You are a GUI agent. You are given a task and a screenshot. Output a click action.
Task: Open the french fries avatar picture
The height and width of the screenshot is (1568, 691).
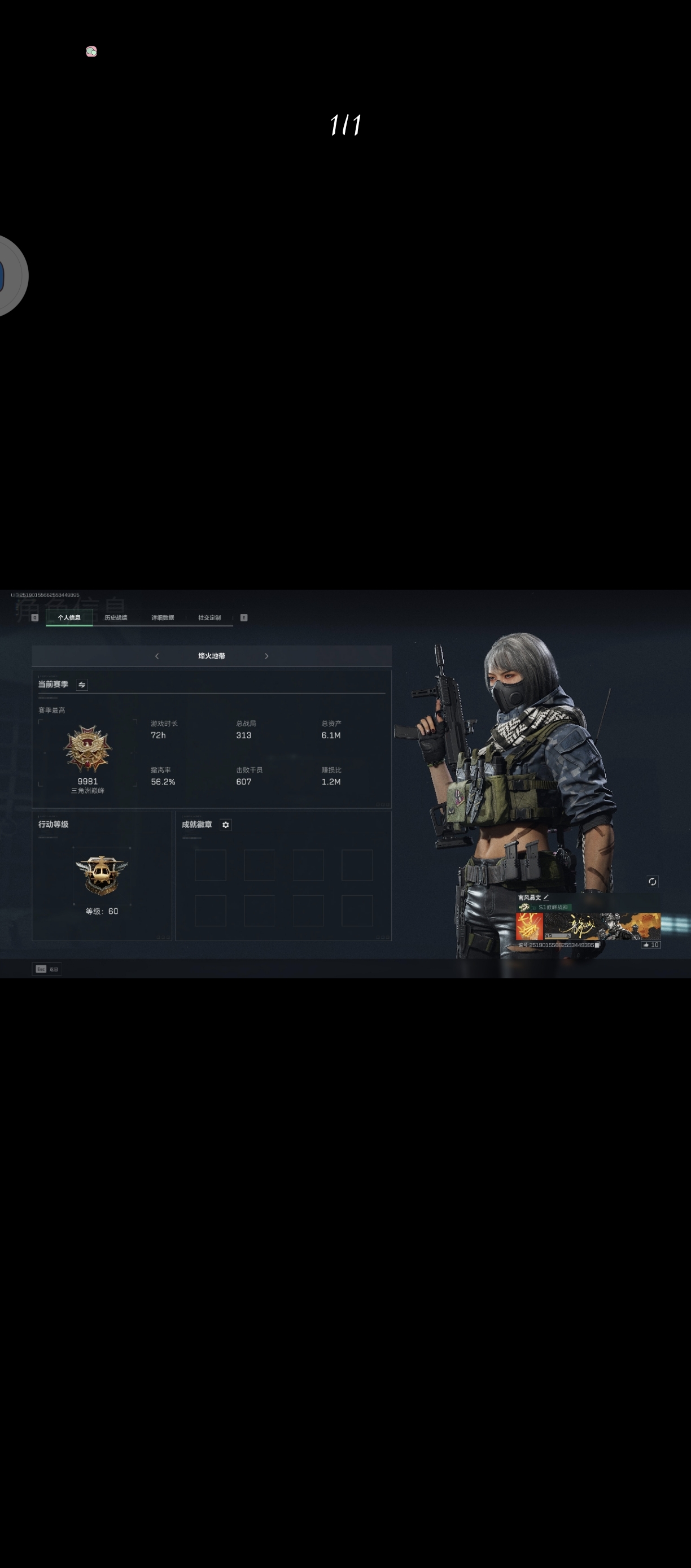(528, 926)
